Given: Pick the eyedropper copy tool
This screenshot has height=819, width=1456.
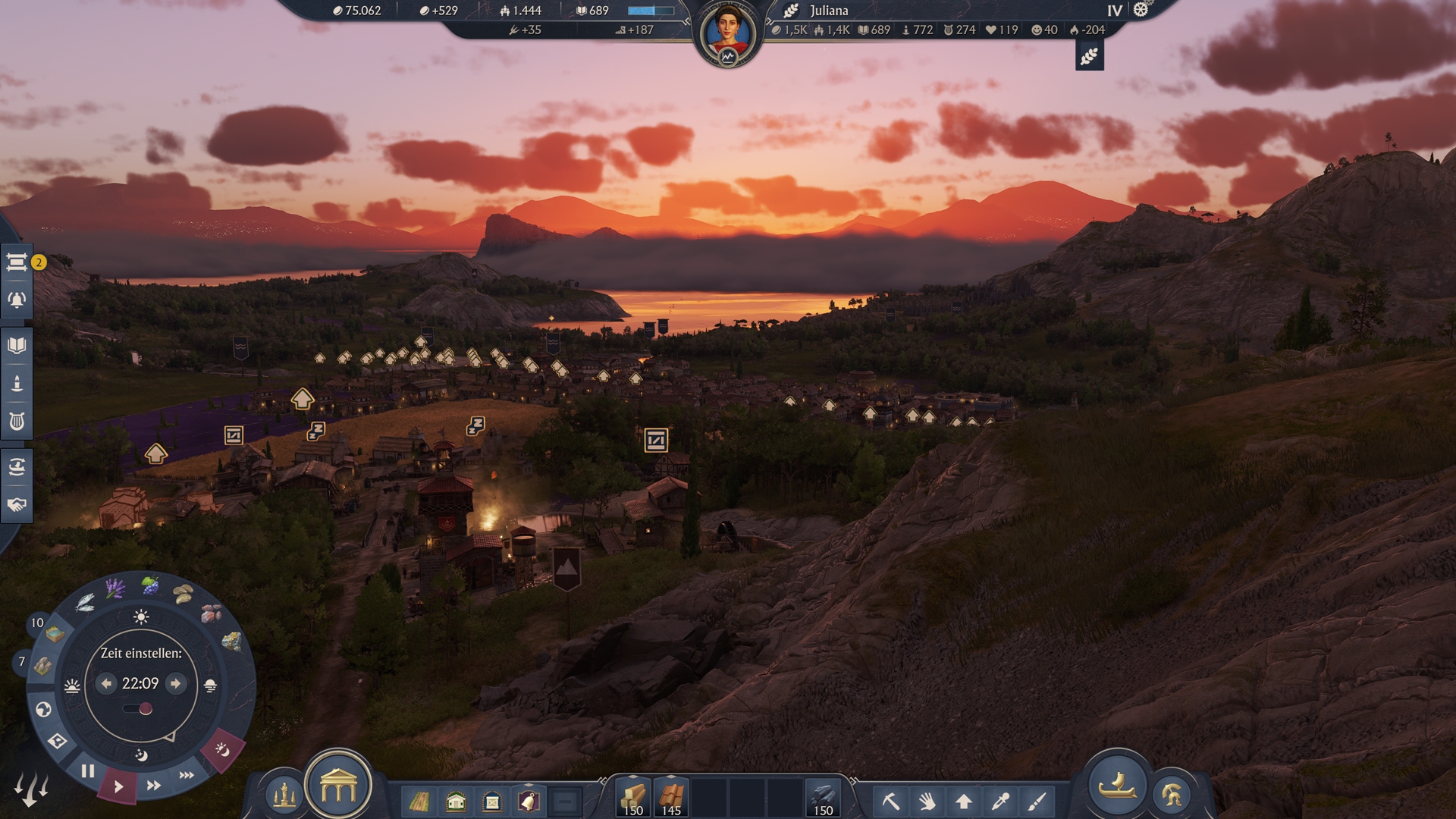Looking at the screenshot, I should click(1000, 801).
